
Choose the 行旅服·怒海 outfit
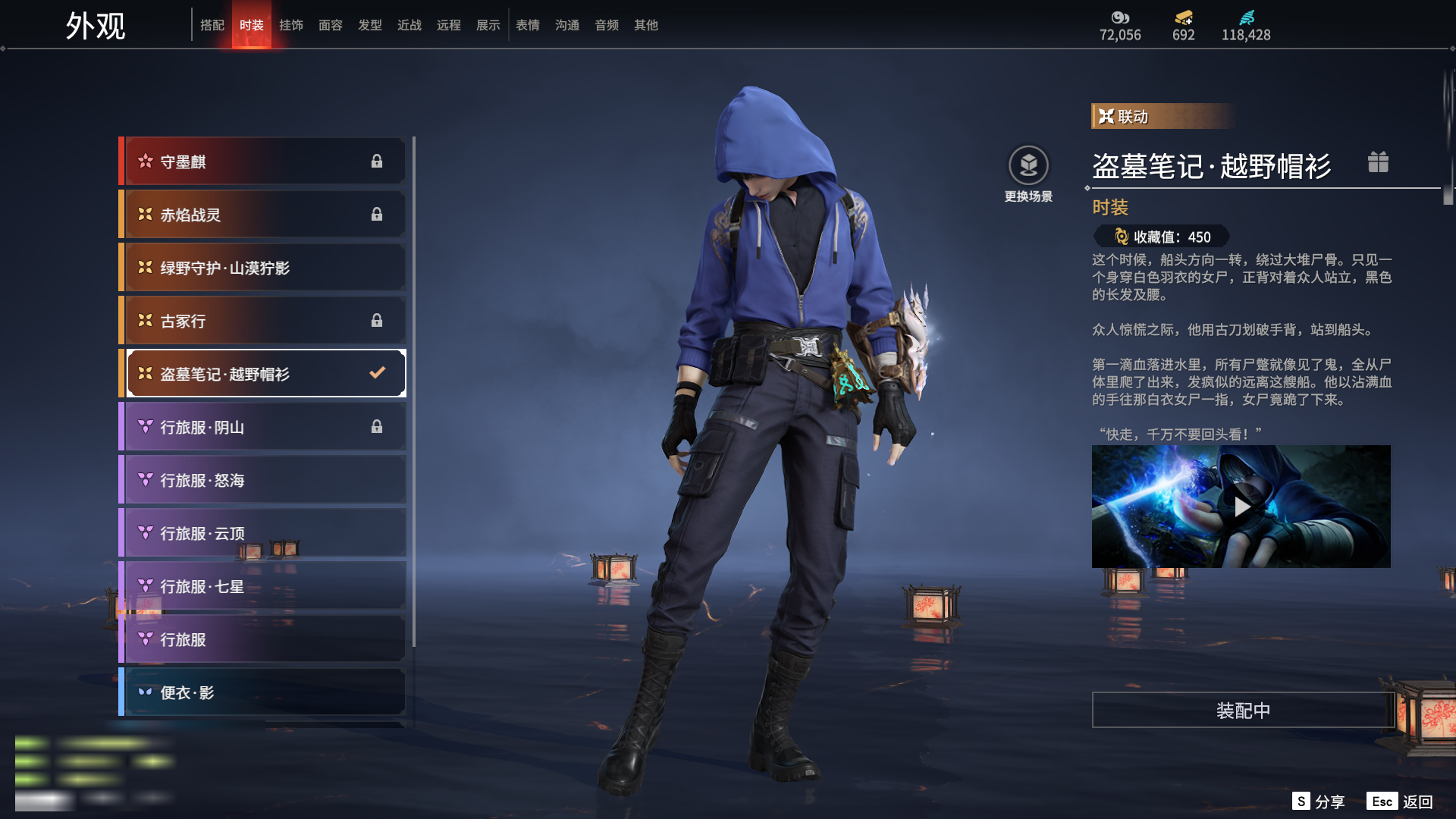point(262,480)
